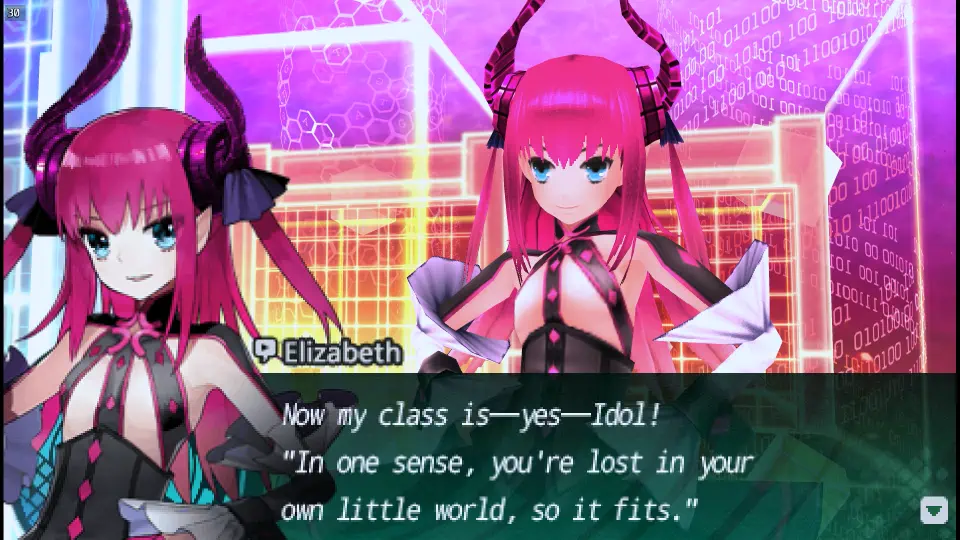This screenshot has width=960, height=540.
Task: Advance dialogue with the down-arrow indicator
Action: click(933, 510)
